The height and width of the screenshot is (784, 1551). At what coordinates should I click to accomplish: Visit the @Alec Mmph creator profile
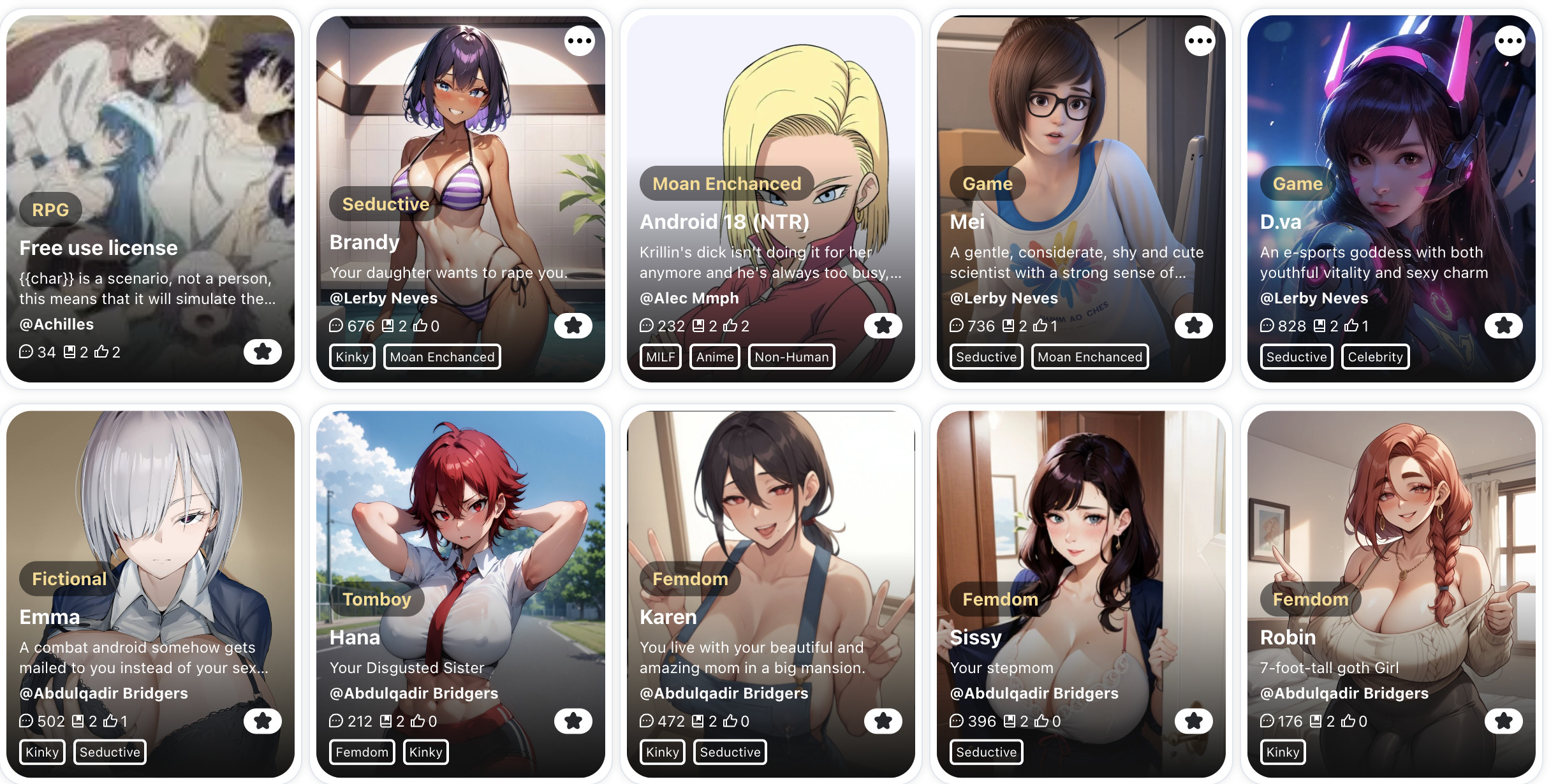coord(689,298)
